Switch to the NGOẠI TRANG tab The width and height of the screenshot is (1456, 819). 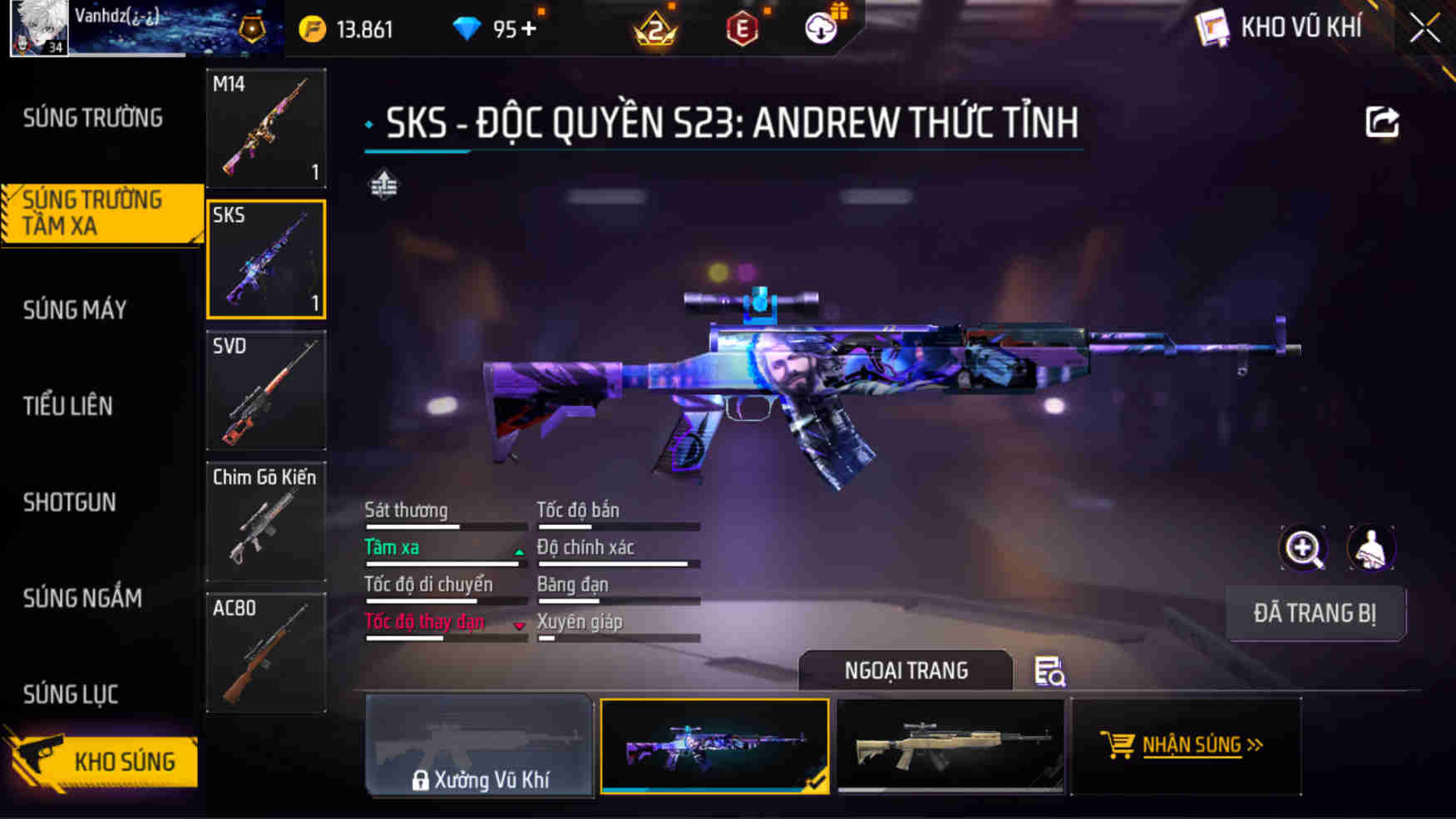(905, 670)
